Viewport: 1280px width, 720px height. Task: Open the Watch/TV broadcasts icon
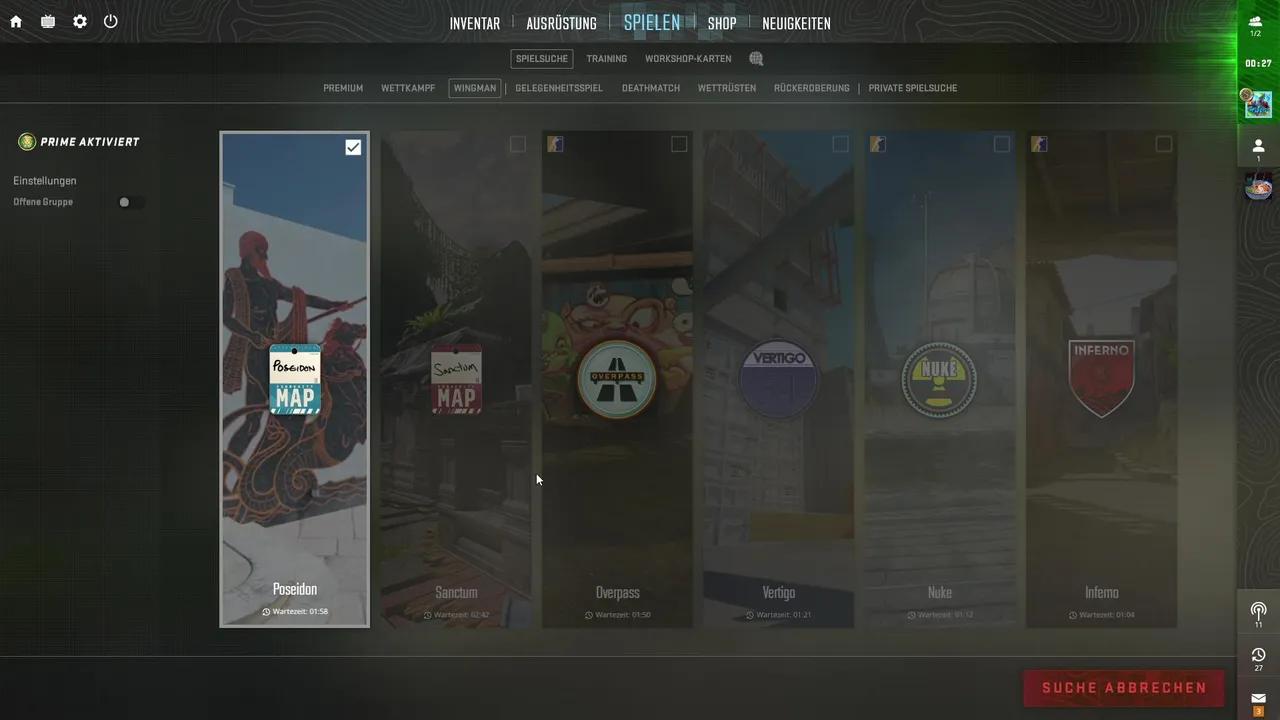tap(46, 21)
